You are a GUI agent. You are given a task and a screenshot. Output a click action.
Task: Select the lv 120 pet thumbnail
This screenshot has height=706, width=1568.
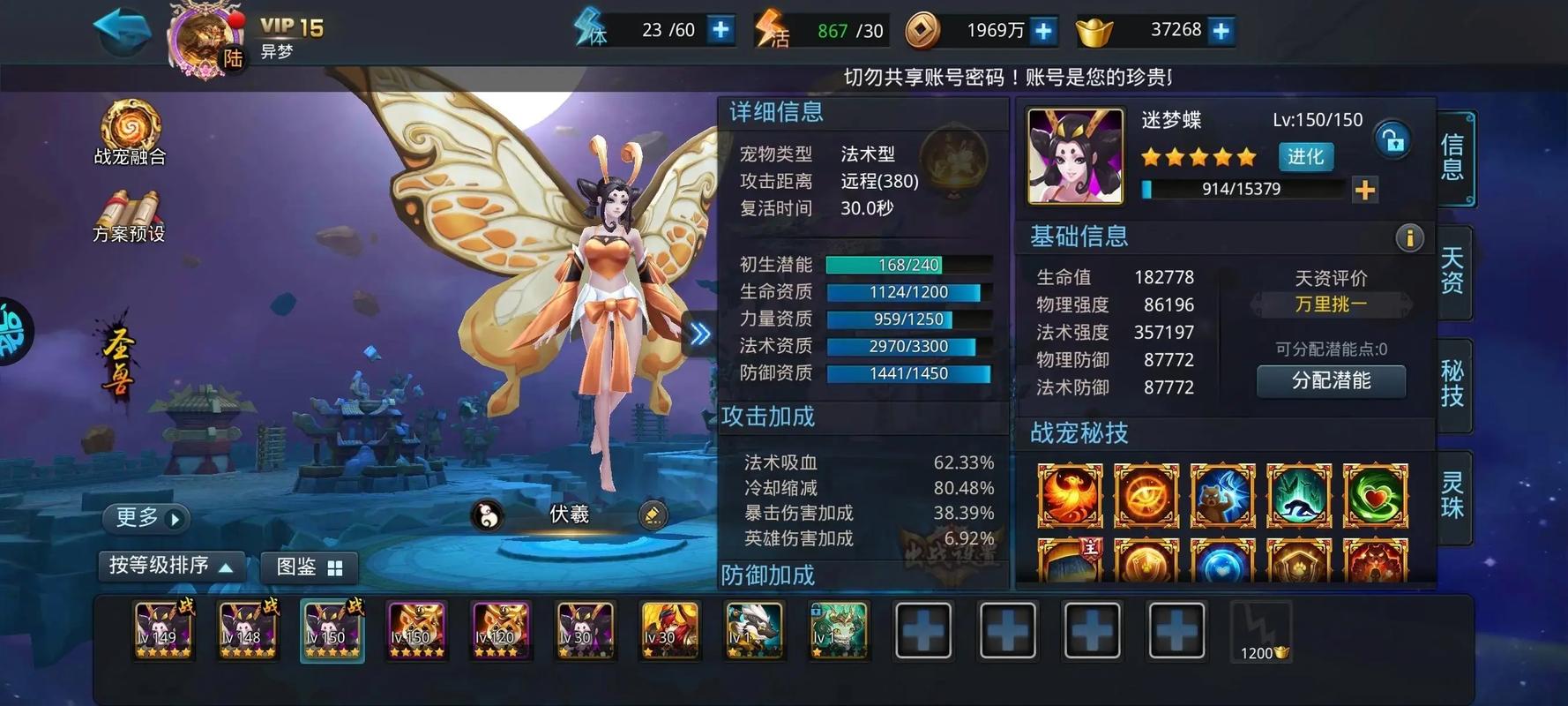tap(500, 630)
